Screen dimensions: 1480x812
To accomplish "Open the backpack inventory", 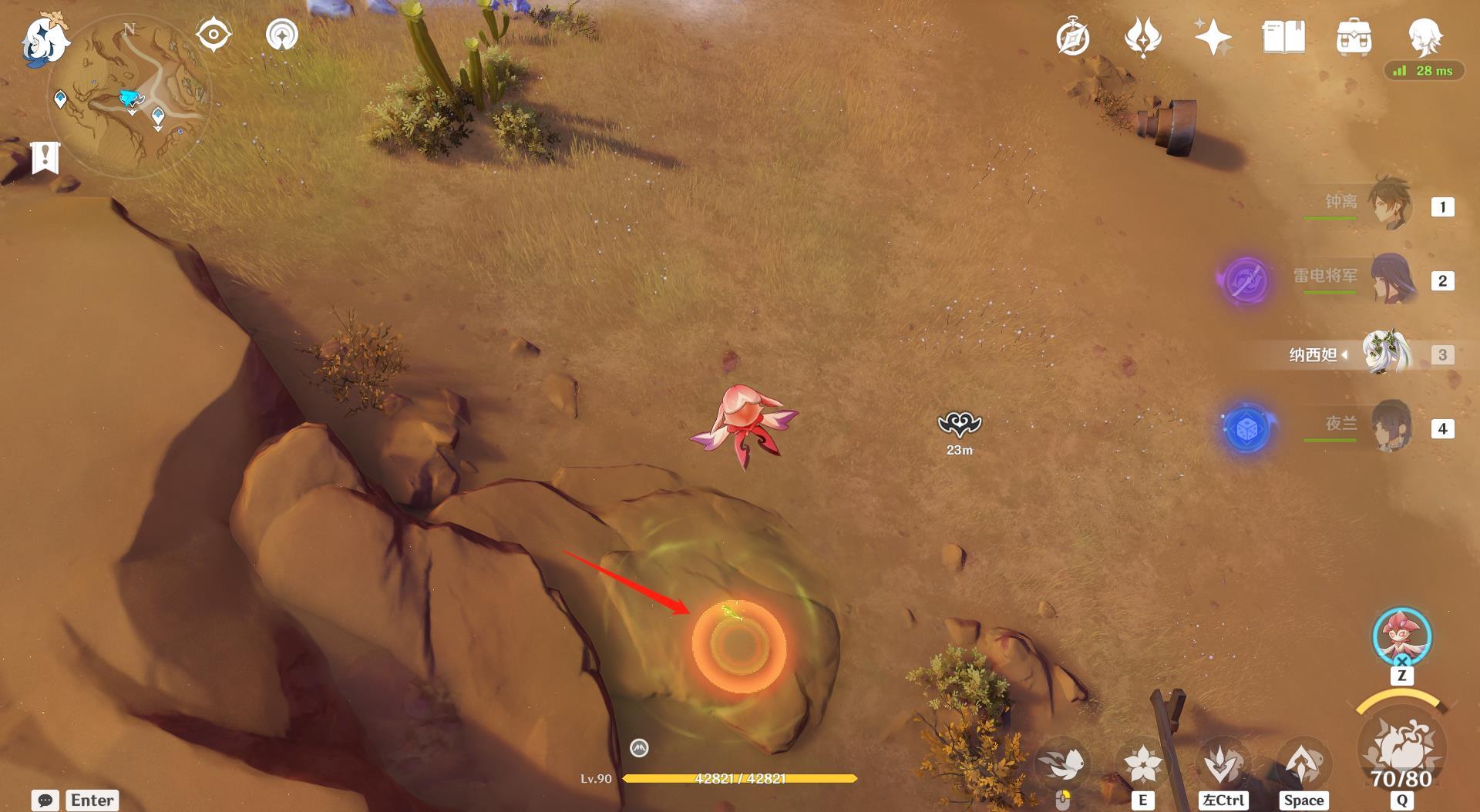I will [1354, 37].
